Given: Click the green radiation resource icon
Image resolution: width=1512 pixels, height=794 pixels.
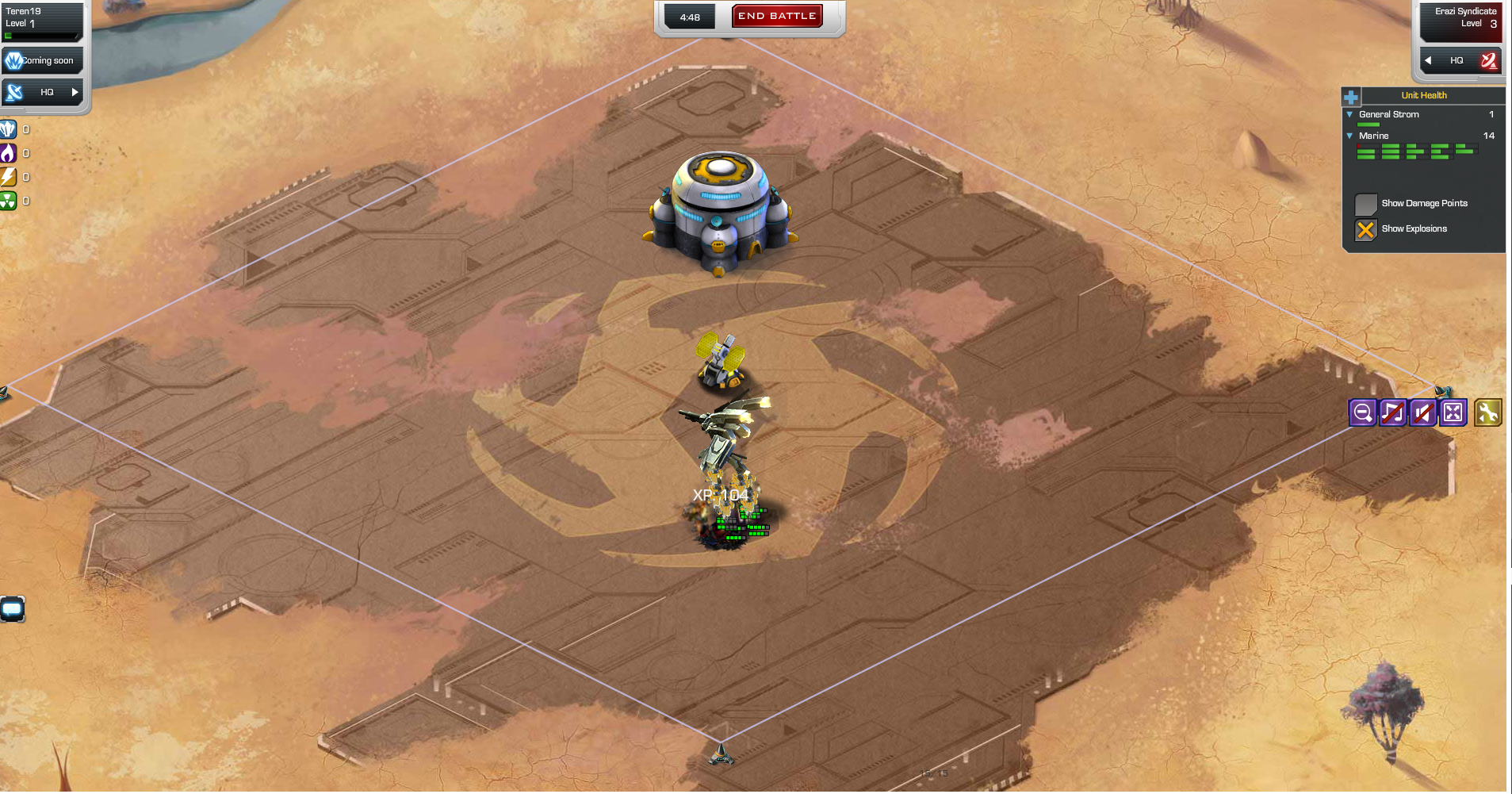Looking at the screenshot, I should pos(10,201).
